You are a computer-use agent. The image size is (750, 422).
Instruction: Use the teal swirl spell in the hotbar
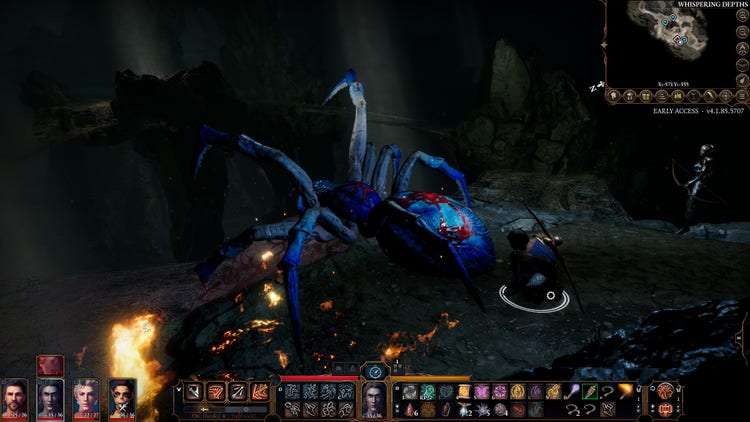(x=428, y=390)
